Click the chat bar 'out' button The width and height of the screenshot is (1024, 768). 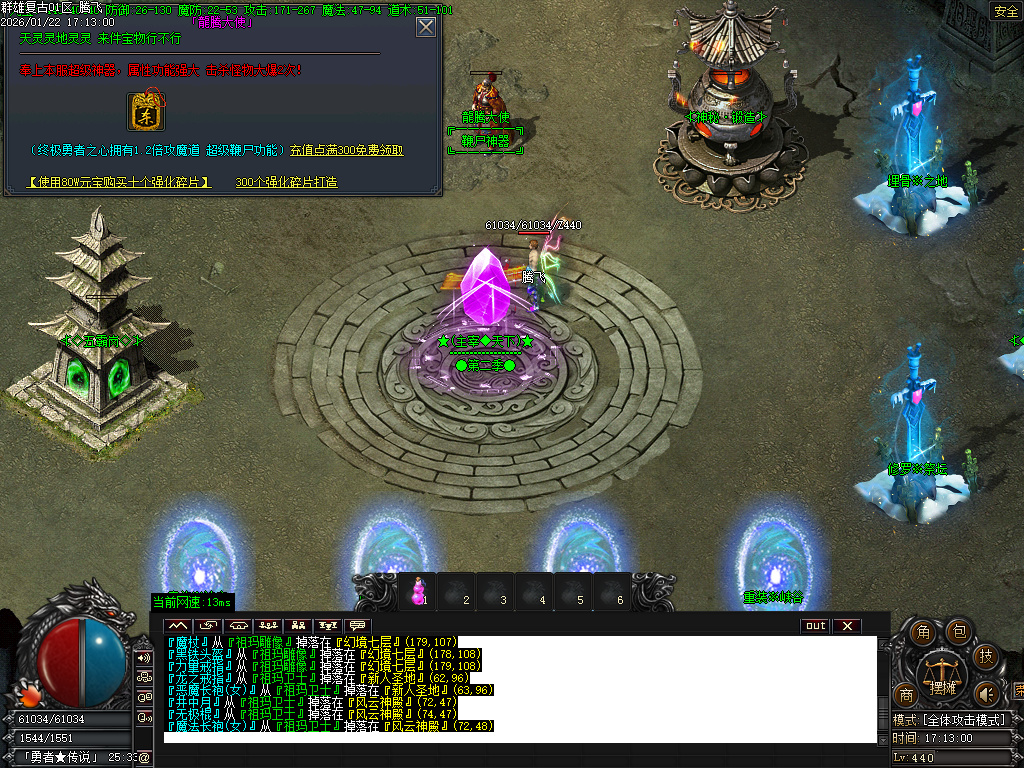(x=815, y=626)
